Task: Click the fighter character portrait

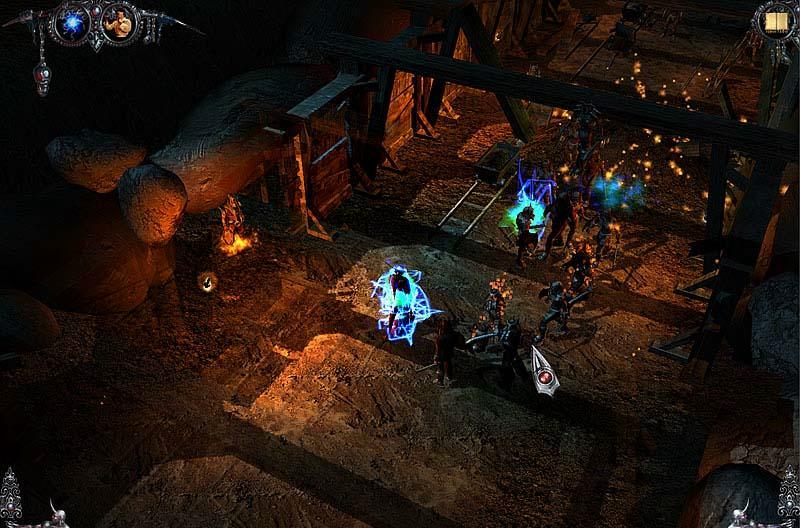Action: [x=119, y=24]
